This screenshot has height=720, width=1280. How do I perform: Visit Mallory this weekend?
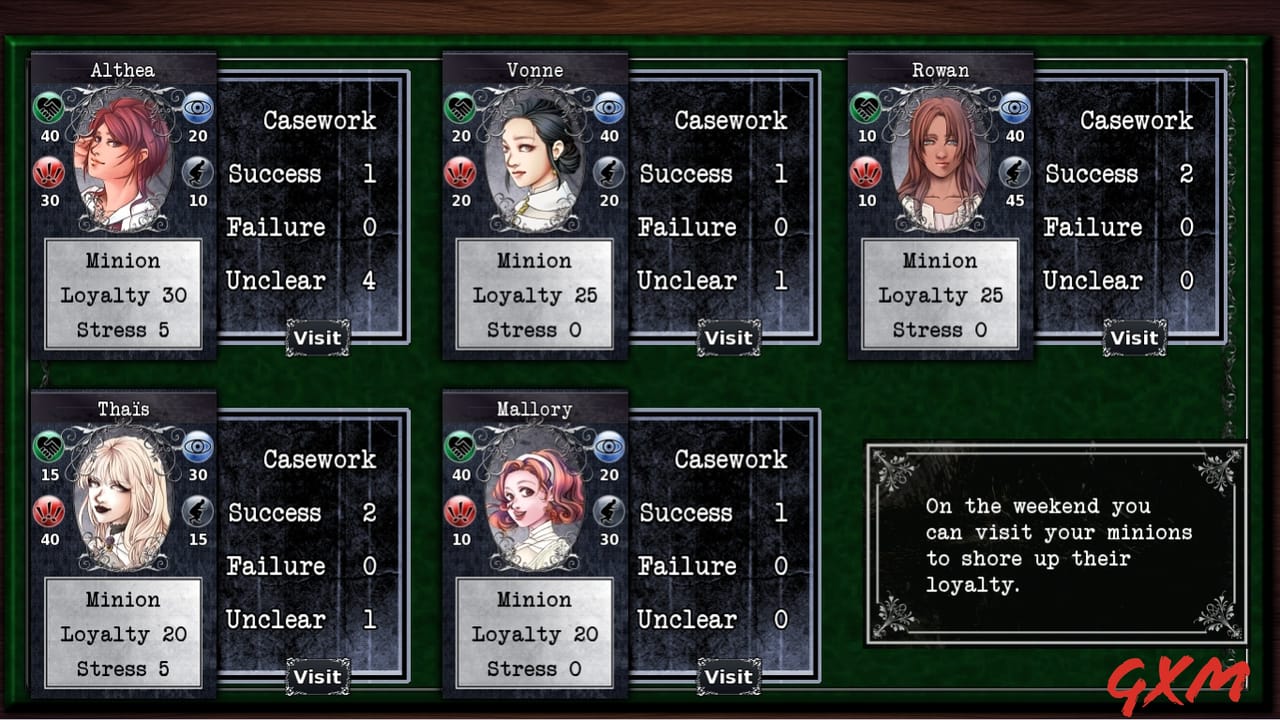(728, 676)
